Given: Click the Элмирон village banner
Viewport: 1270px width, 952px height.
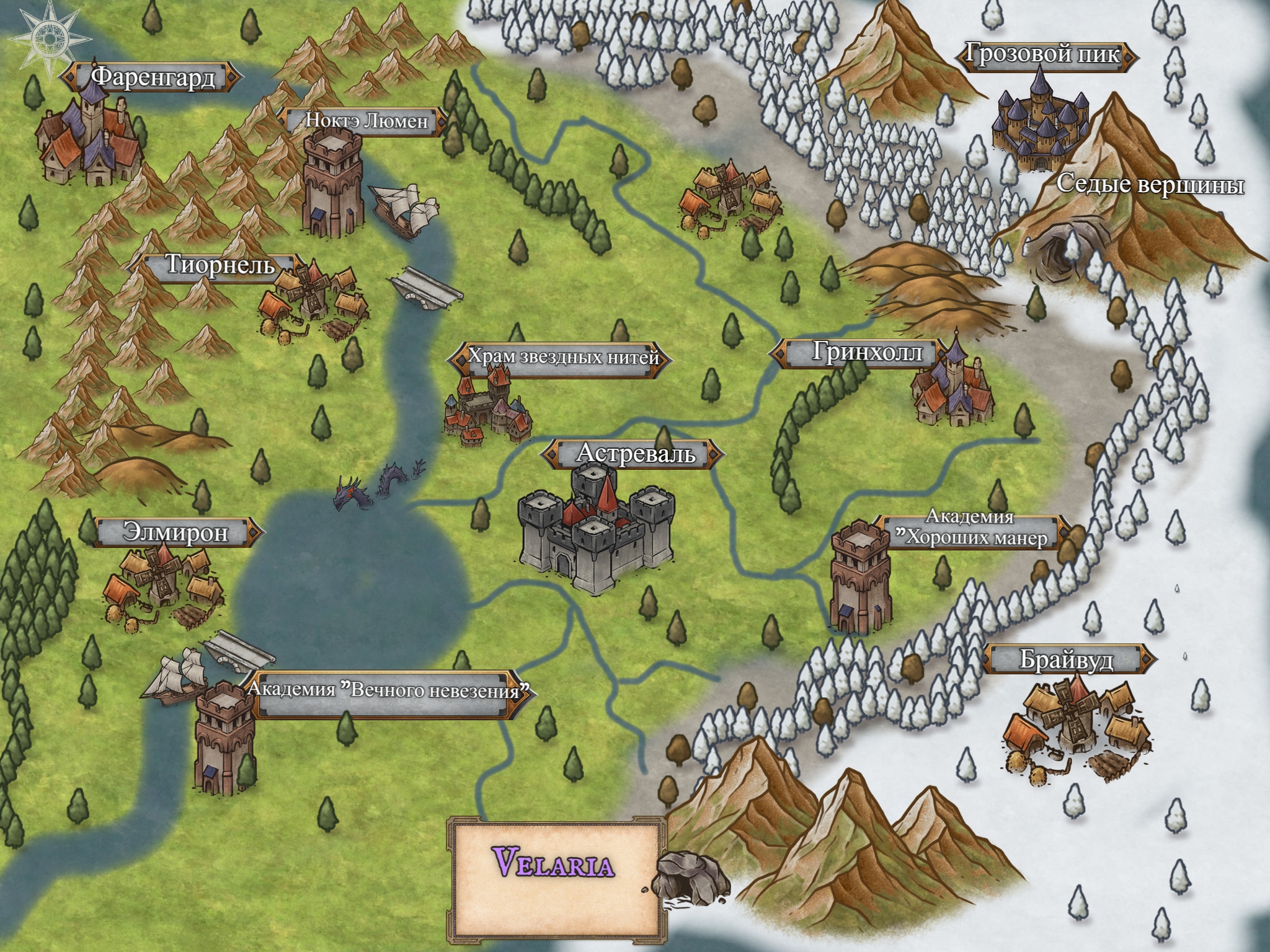Looking at the screenshot, I should (175, 533).
